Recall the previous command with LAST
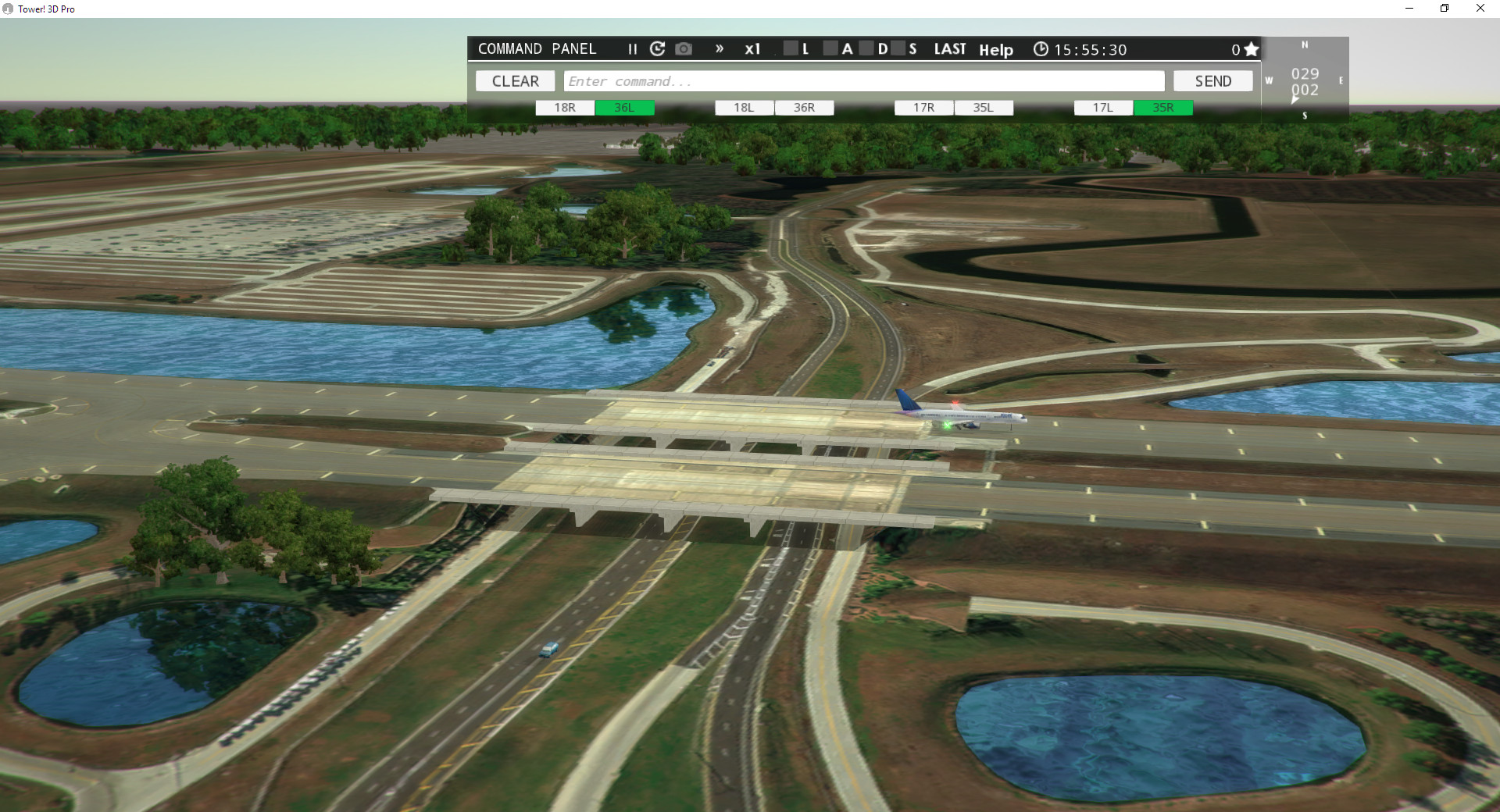The width and height of the screenshot is (1500, 812). point(949,48)
